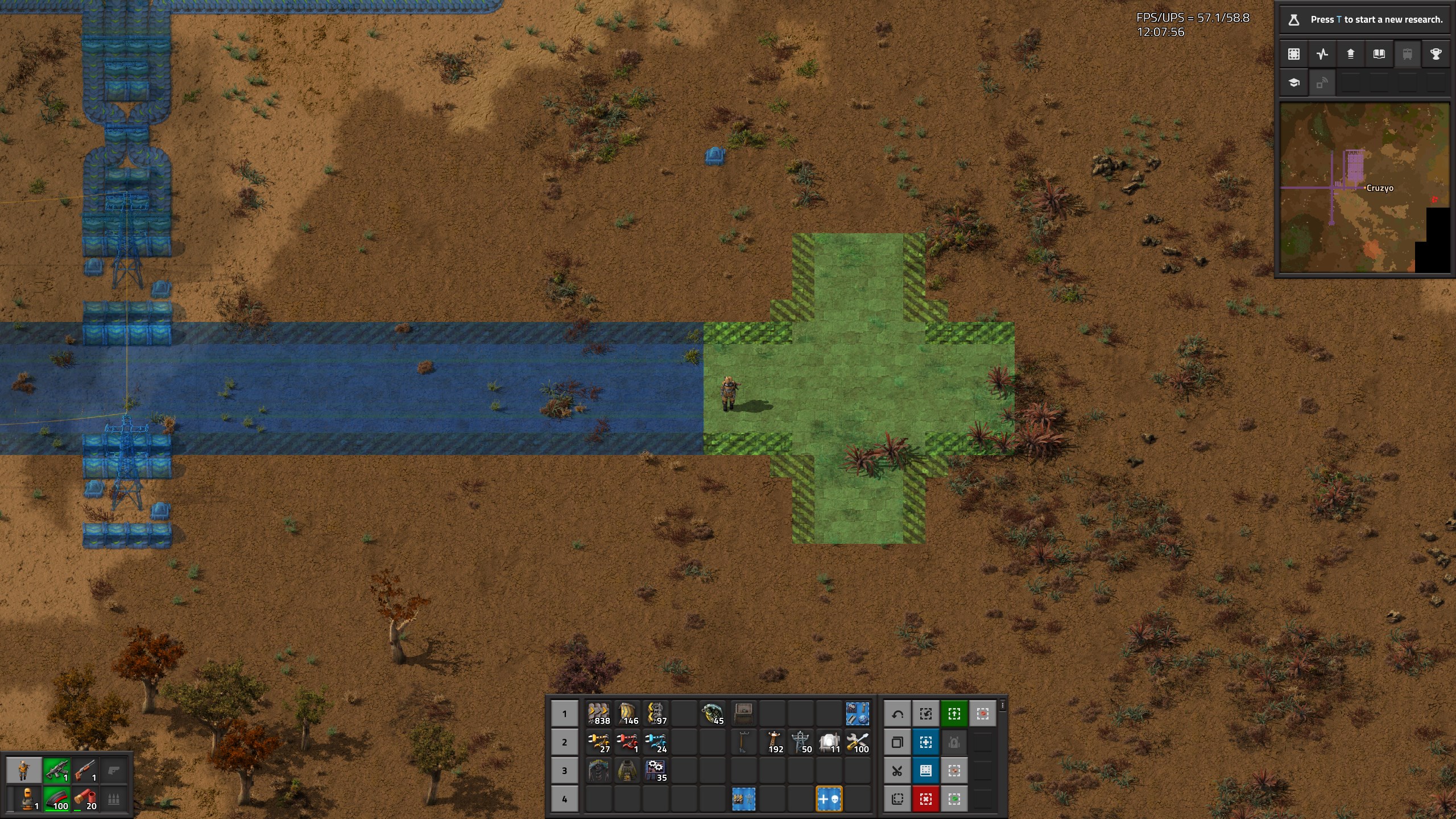
Task: Select the red deconstruction planner shortcut
Action: [x=926, y=799]
